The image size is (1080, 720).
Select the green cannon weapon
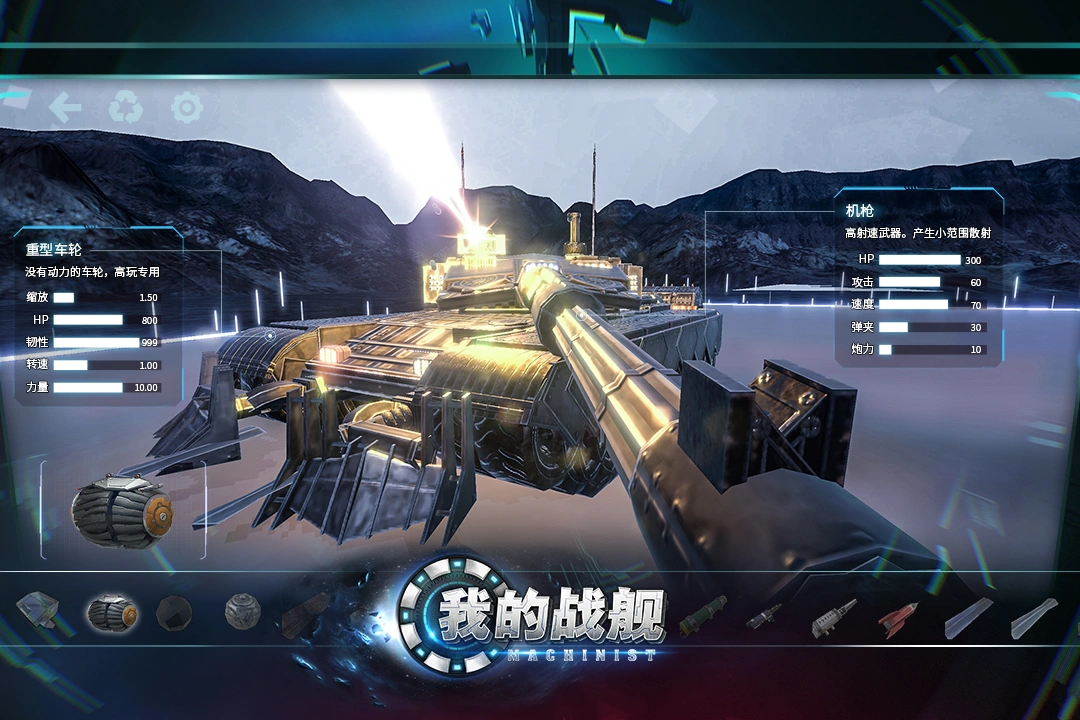(x=702, y=615)
